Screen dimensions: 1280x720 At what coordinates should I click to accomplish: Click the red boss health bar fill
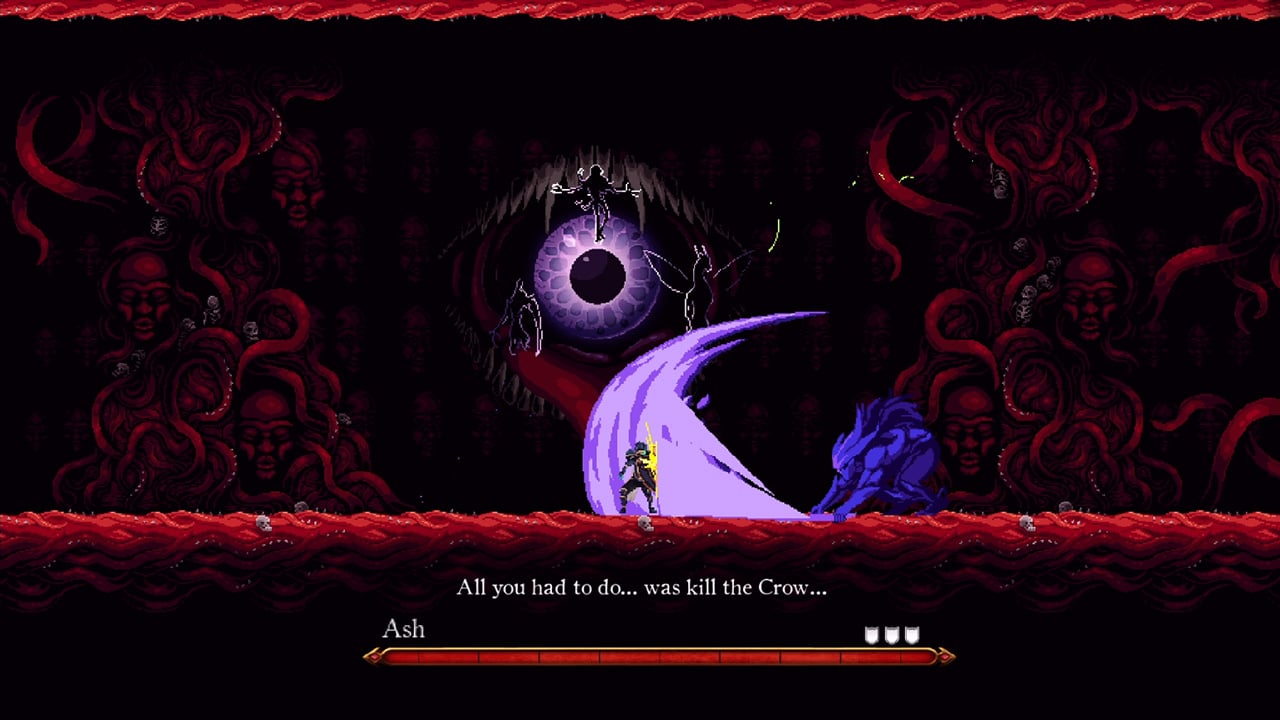[x=600, y=656]
